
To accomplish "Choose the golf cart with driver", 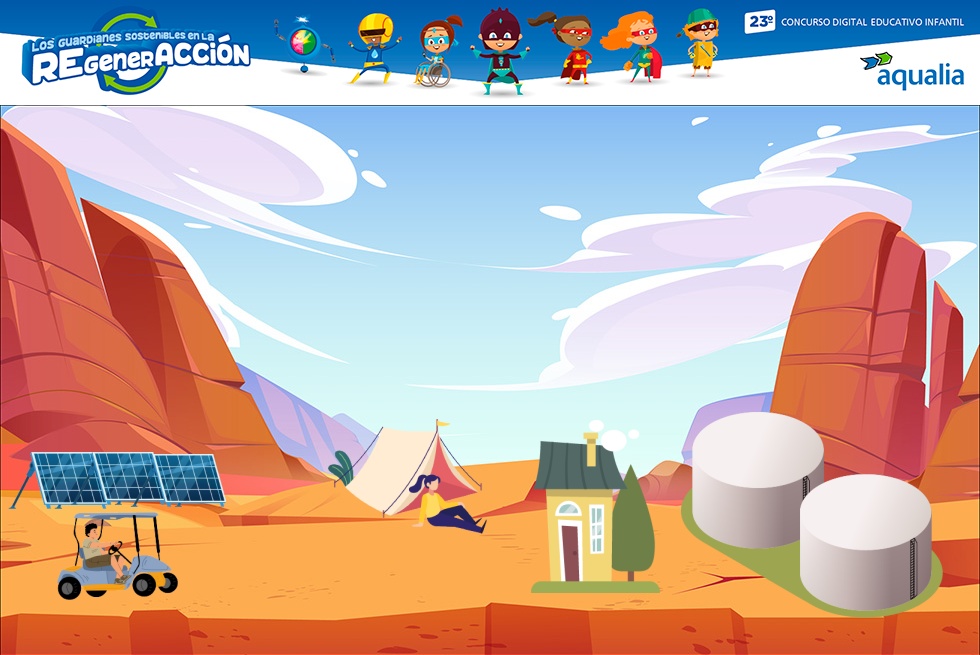I will coord(112,556).
